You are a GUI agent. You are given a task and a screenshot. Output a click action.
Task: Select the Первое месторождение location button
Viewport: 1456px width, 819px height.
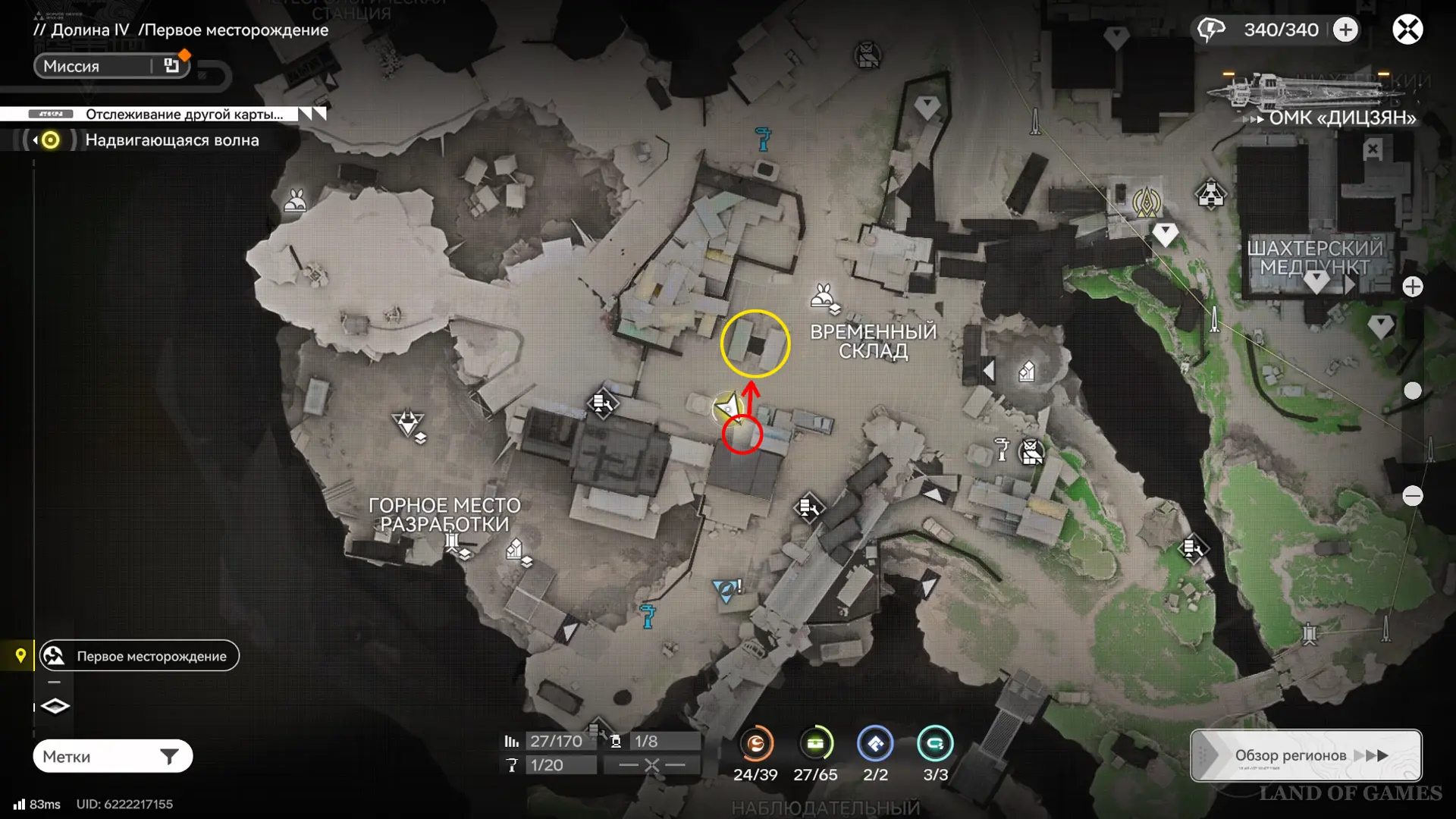(140, 656)
